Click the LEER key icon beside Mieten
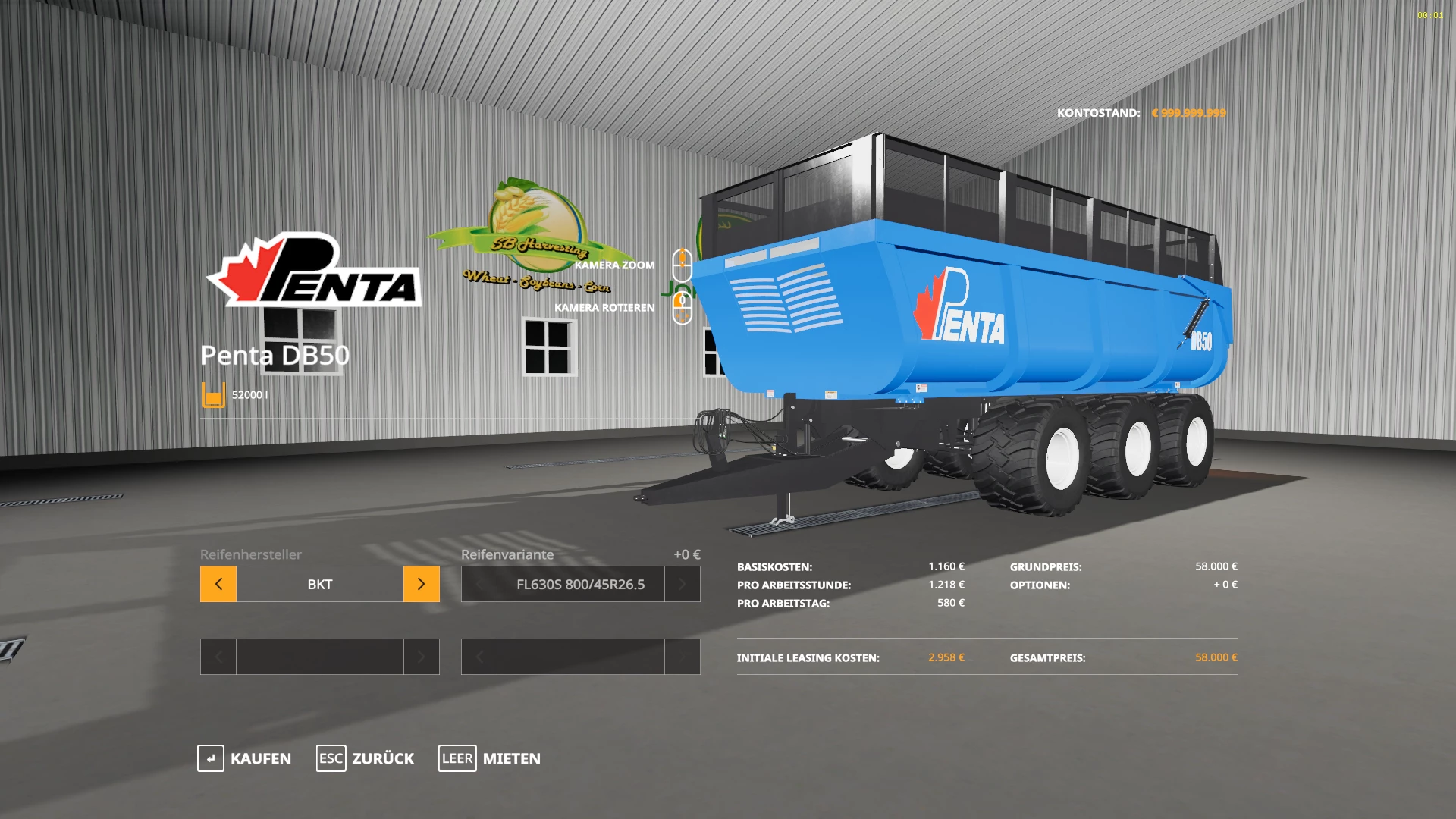 [457, 758]
